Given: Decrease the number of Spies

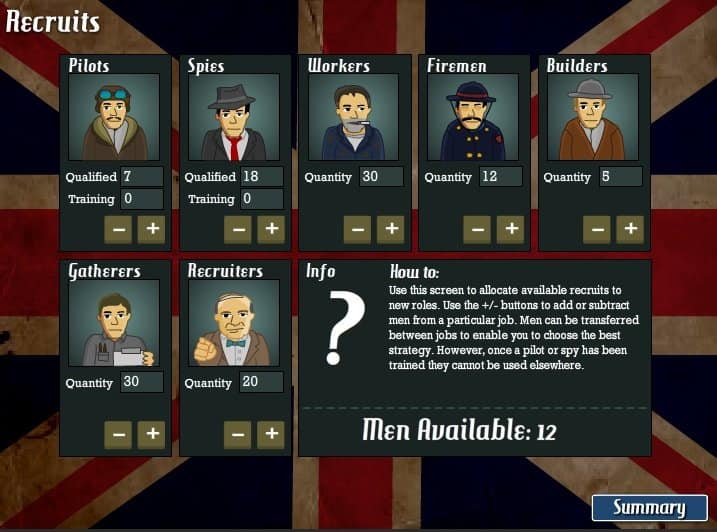Looking at the screenshot, I should (x=237, y=229).
